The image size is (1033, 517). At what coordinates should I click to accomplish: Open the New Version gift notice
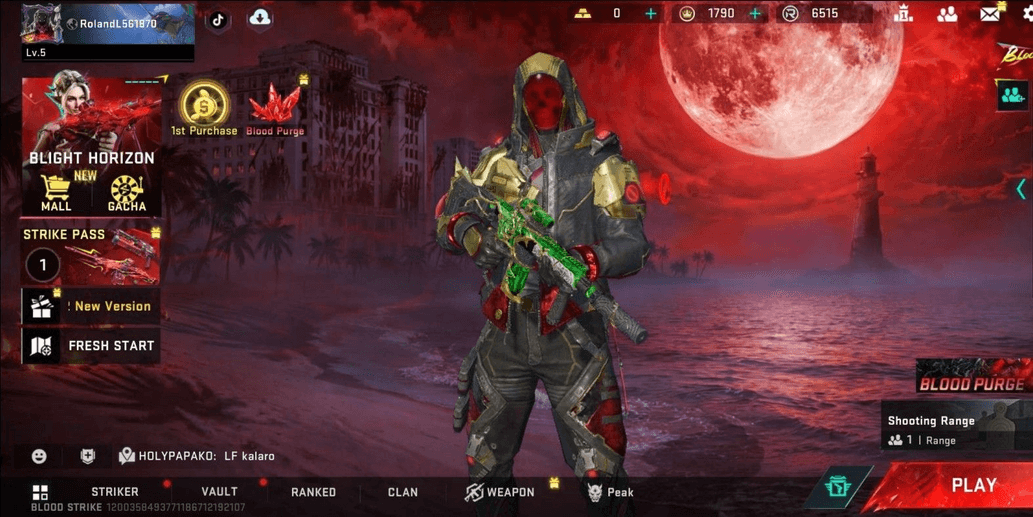pyautogui.click(x=90, y=307)
